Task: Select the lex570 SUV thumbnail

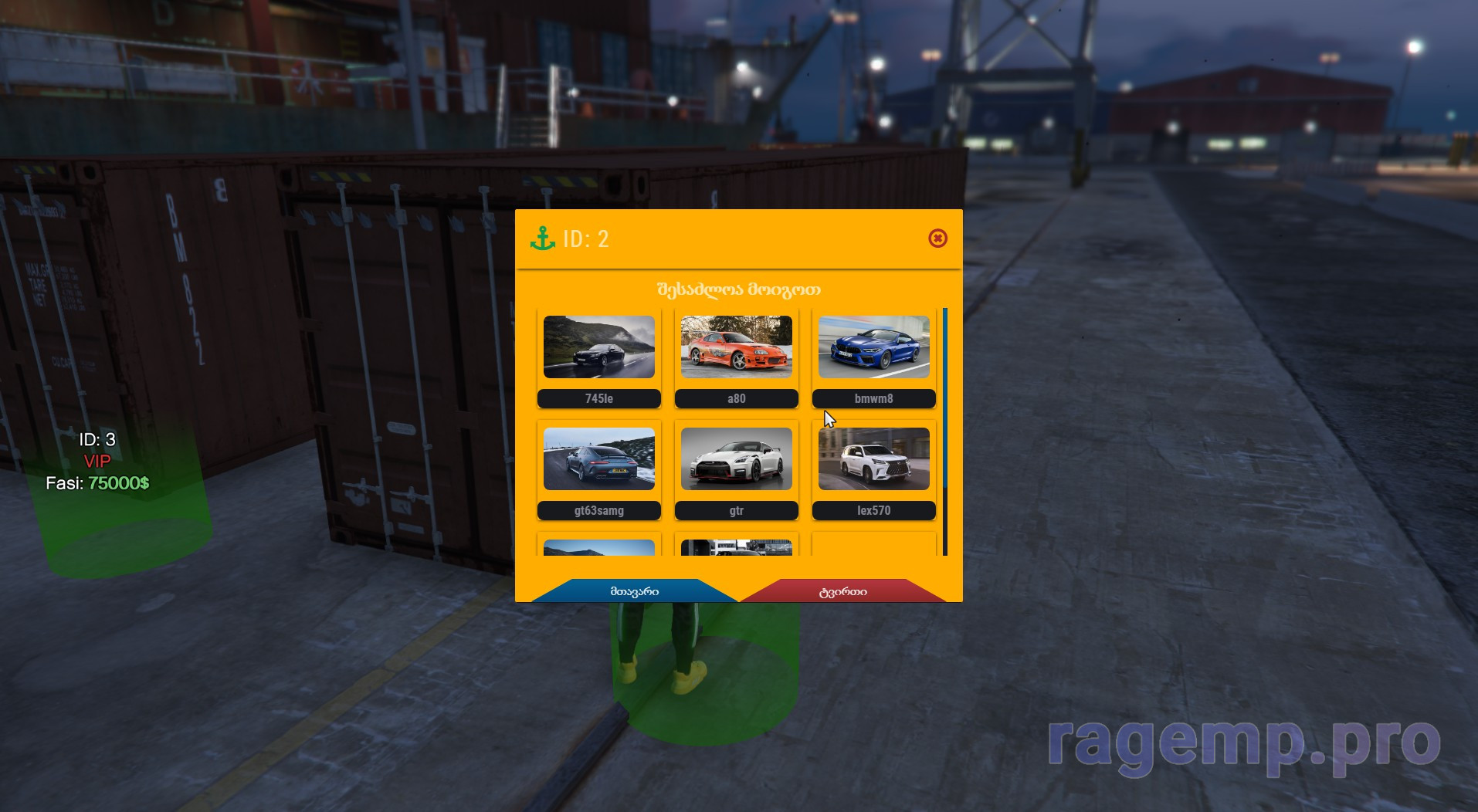Action: click(x=873, y=459)
